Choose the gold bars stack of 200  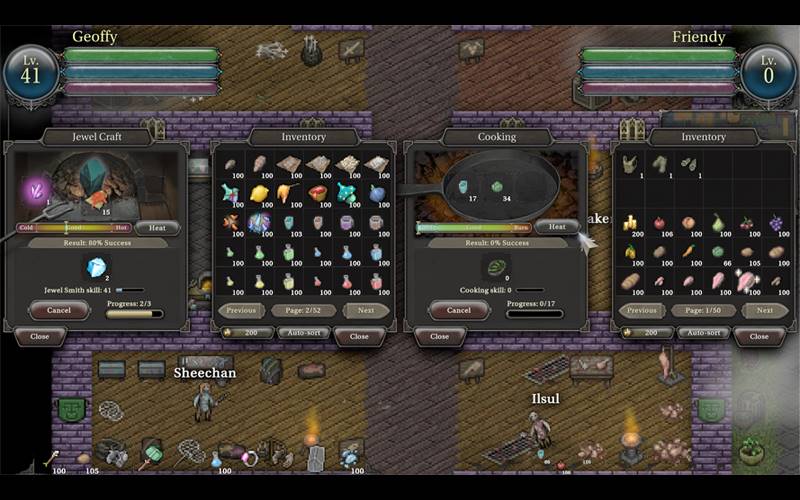(x=630, y=223)
